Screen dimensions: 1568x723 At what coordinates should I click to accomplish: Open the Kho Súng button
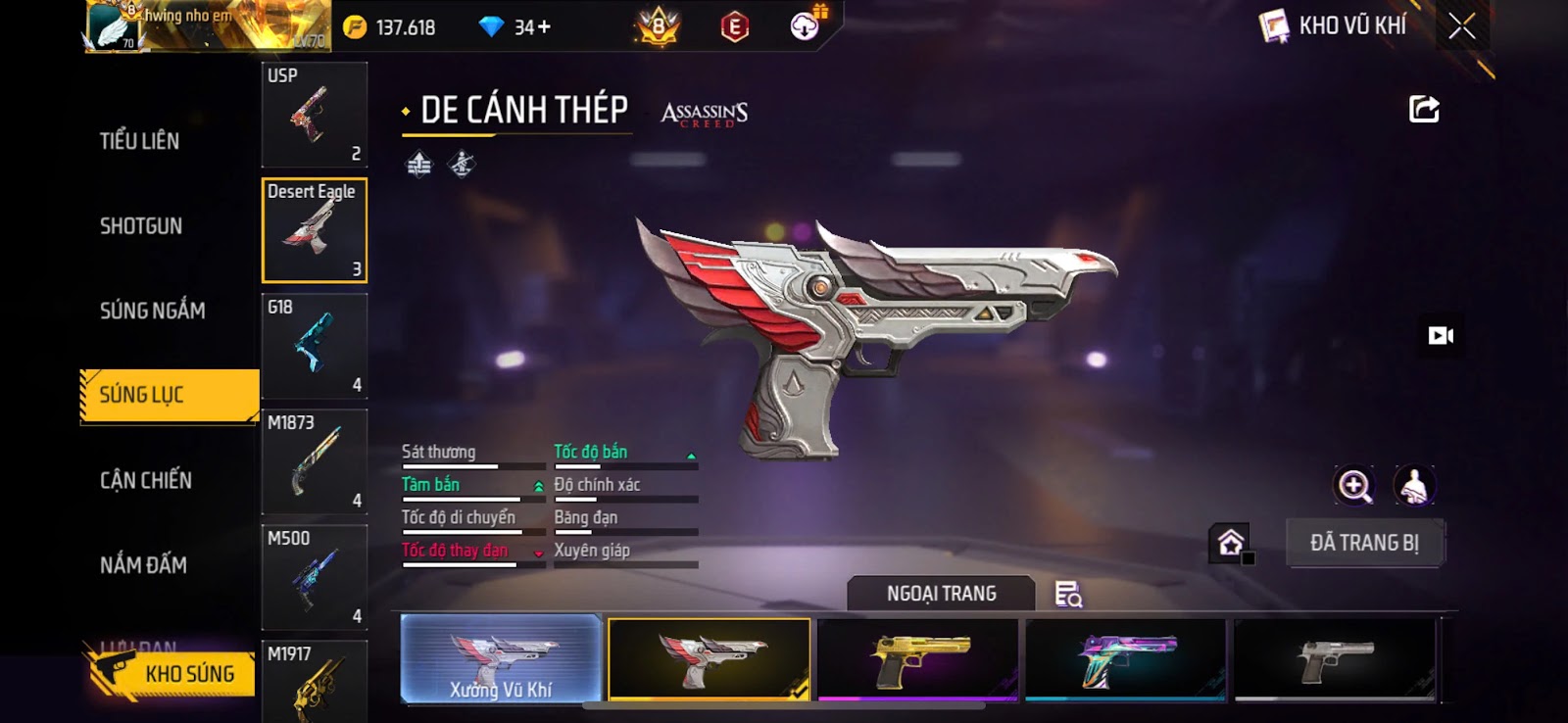point(172,674)
